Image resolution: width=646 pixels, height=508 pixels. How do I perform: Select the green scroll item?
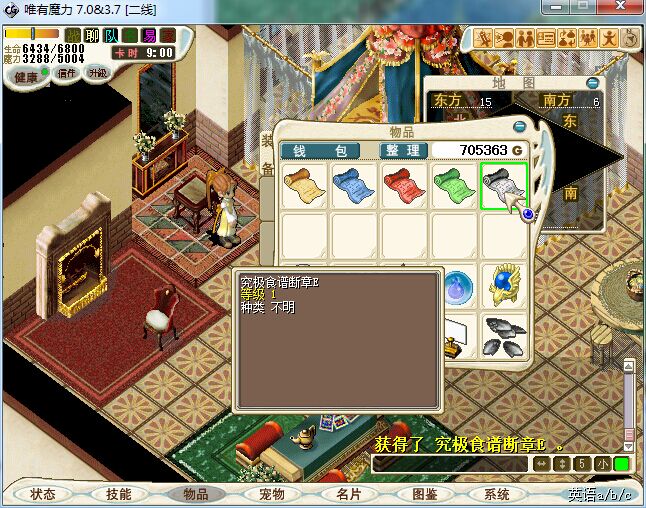(x=453, y=185)
